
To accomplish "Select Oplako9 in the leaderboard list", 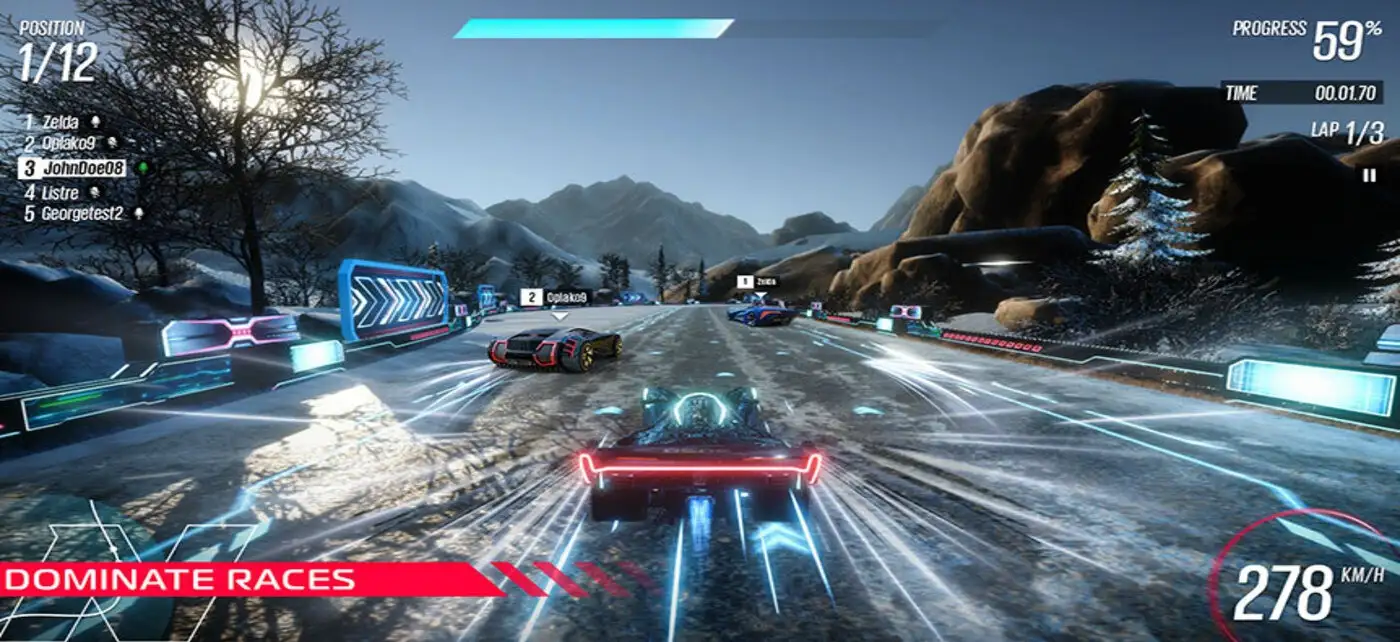I will pyautogui.click(x=68, y=144).
